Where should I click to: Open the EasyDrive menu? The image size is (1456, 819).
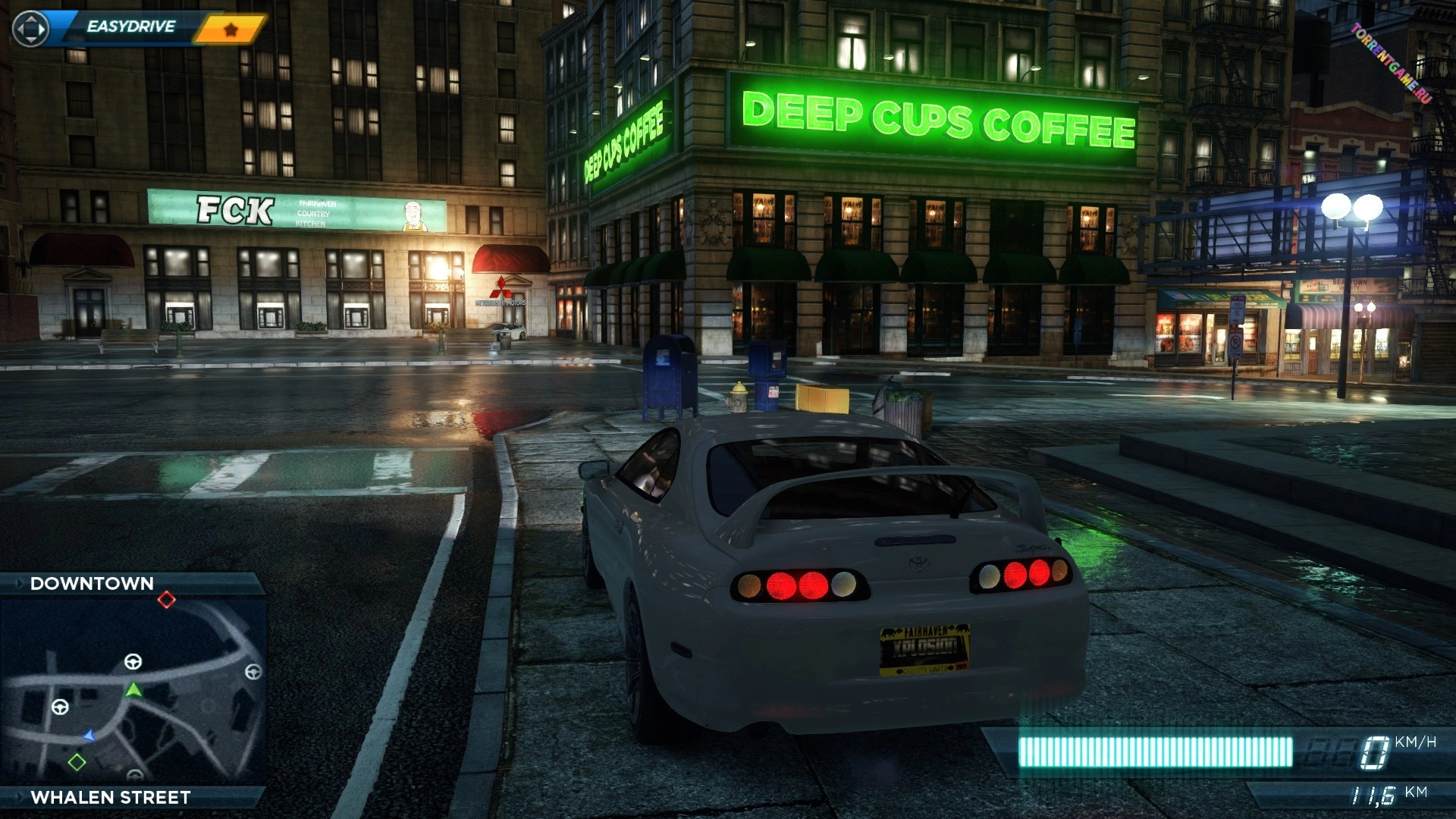tap(130, 27)
